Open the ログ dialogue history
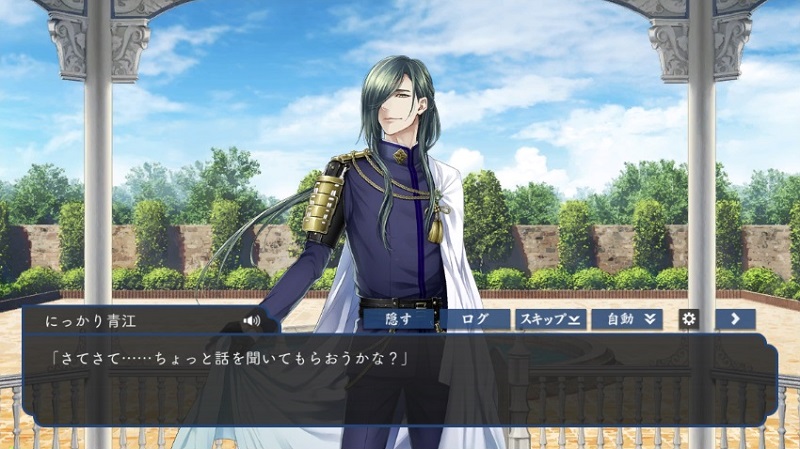 tap(476, 319)
